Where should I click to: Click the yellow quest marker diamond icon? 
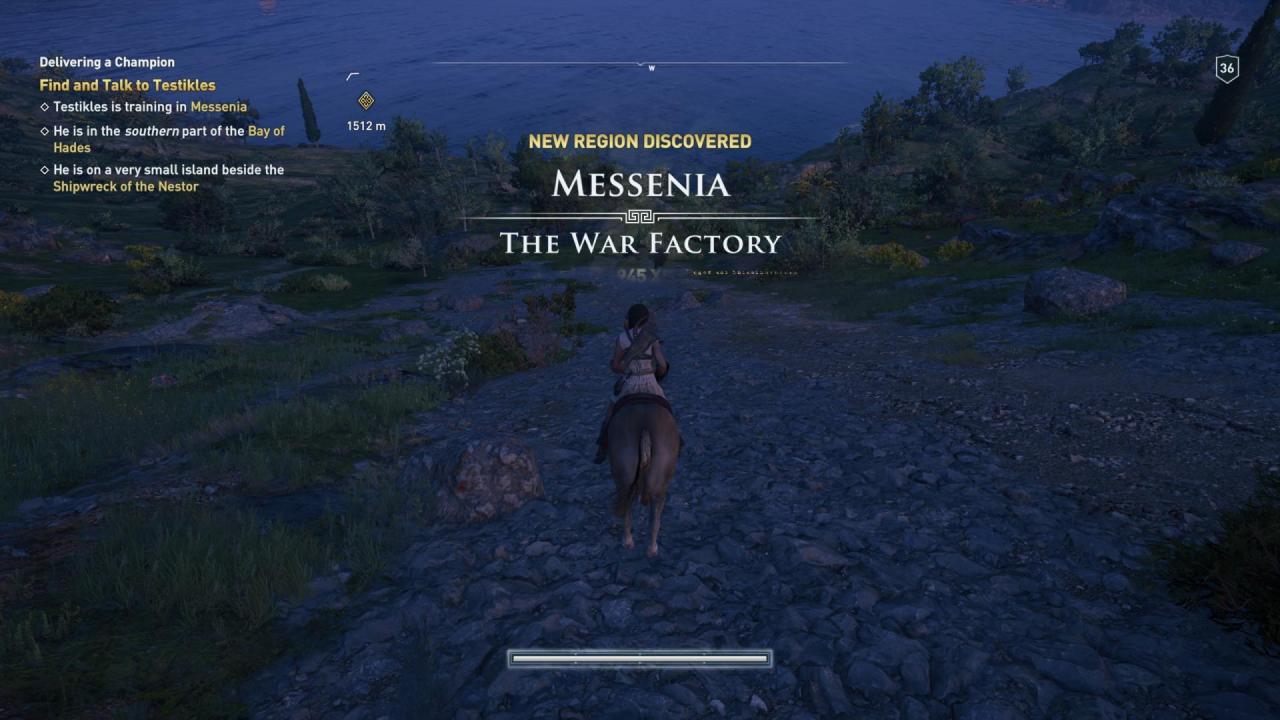click(364, 101)
